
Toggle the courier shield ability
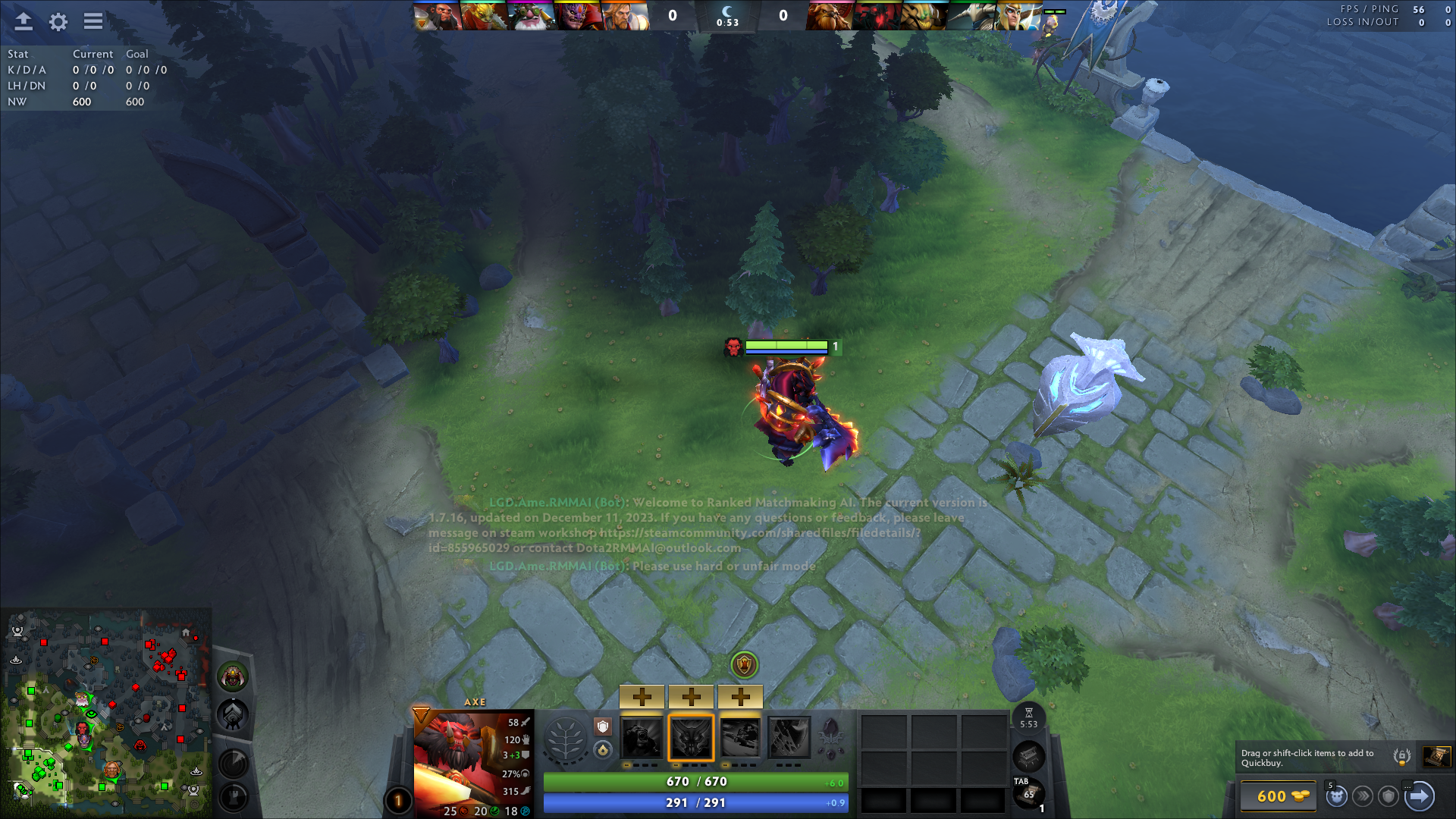point(1389,796)
